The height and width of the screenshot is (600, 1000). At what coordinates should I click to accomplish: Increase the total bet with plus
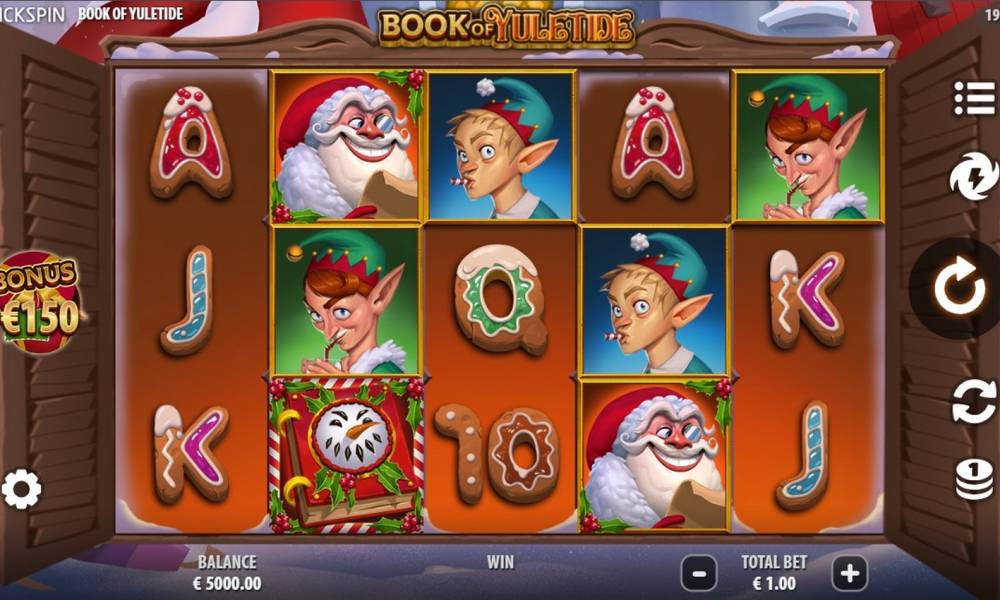point(849,573)
